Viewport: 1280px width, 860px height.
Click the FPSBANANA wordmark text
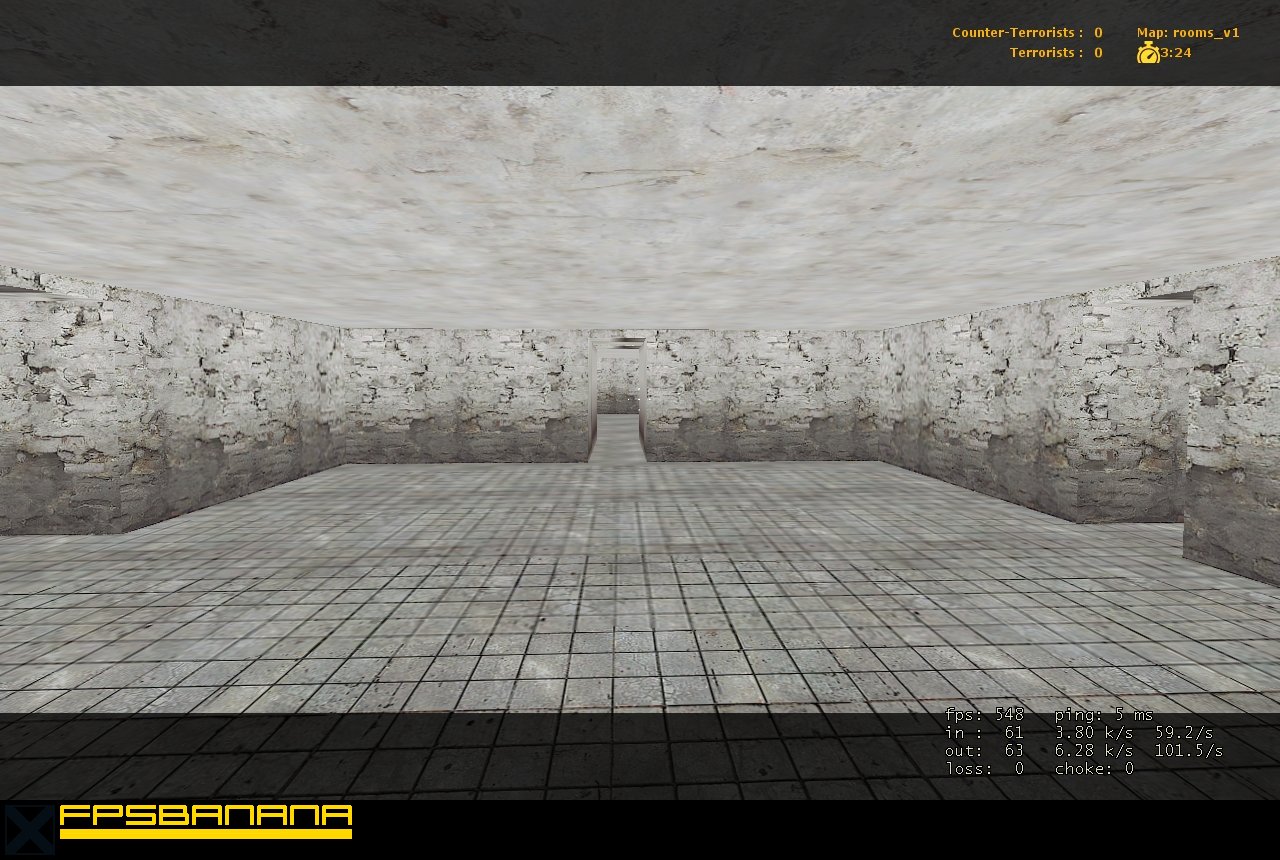tap(205, 815)
